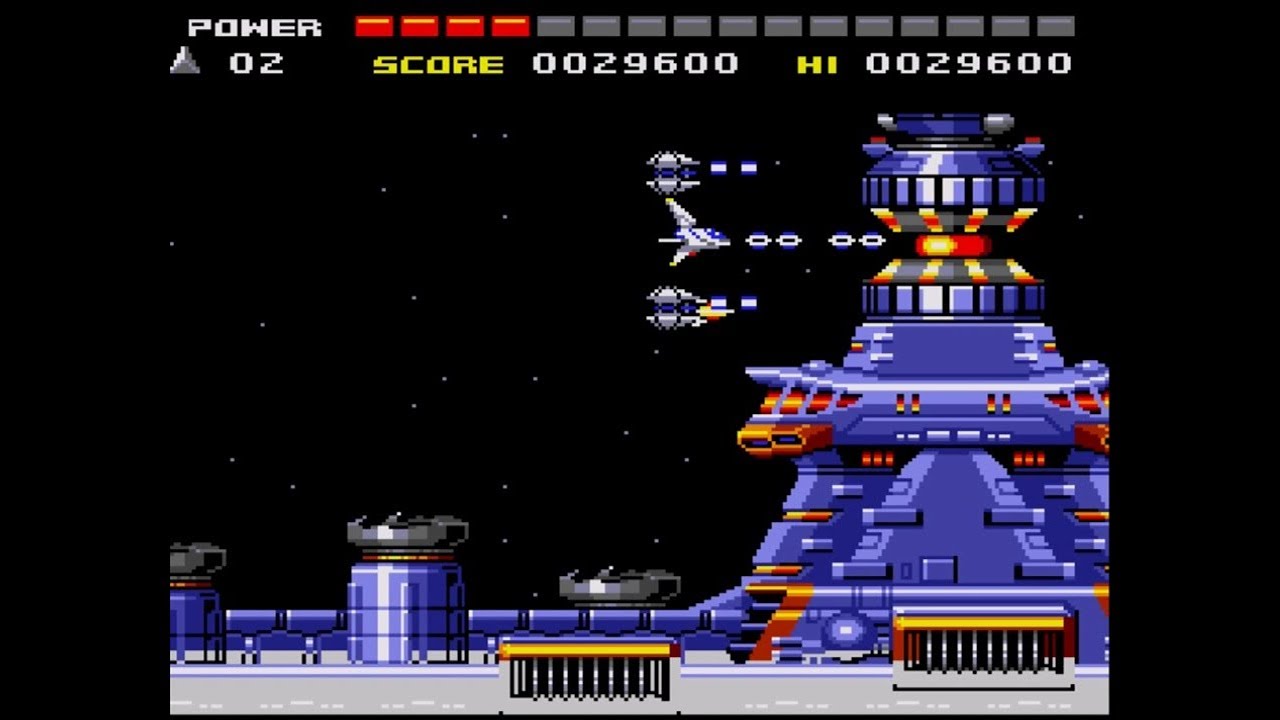This screenshot has height=720, width=1280.
Task: Select the SCORE label
Action: [x=440, y=63]
